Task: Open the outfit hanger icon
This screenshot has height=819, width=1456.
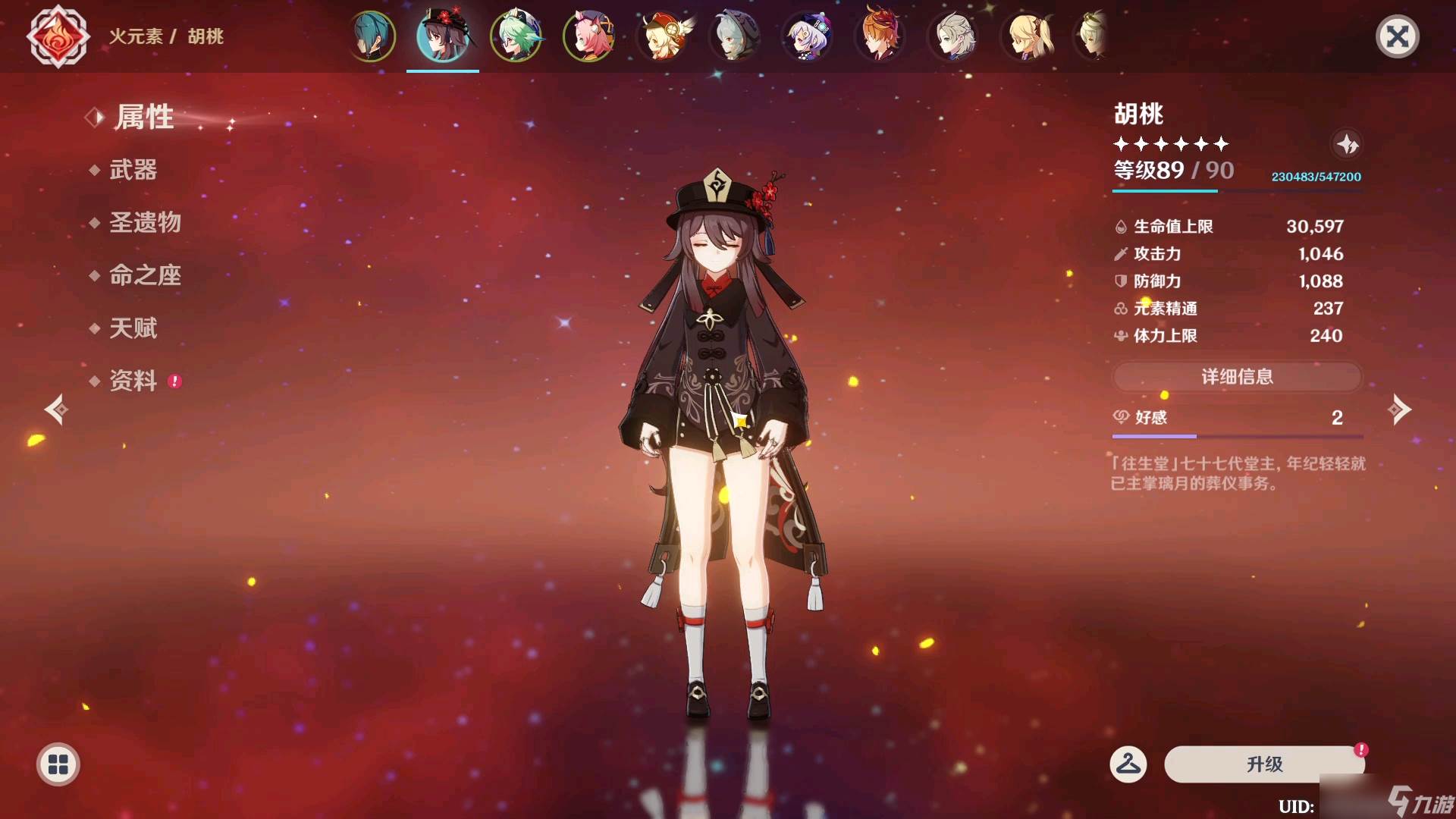Action: click(x=1128, y=764)
